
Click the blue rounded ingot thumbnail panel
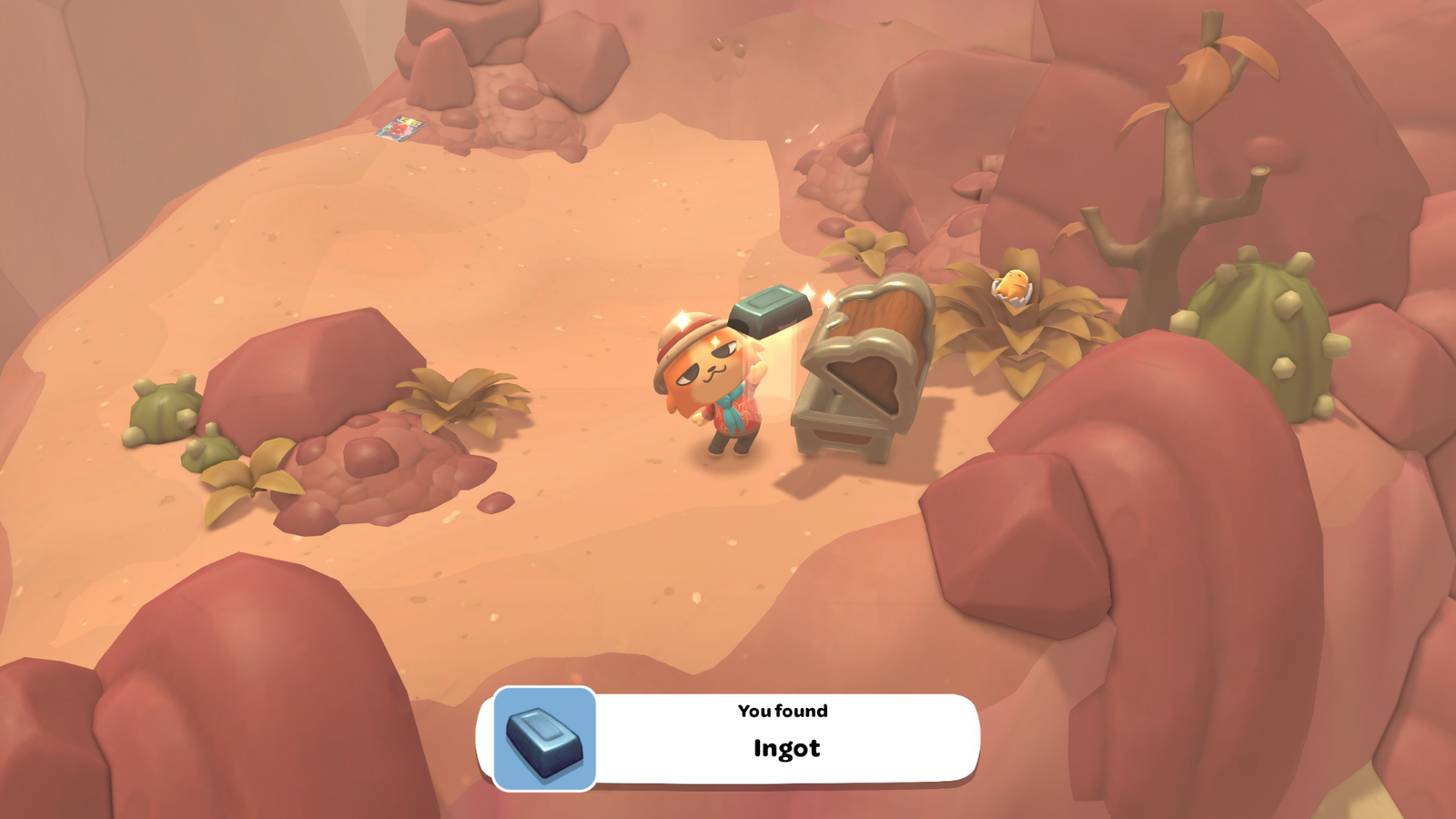point(543,737)
